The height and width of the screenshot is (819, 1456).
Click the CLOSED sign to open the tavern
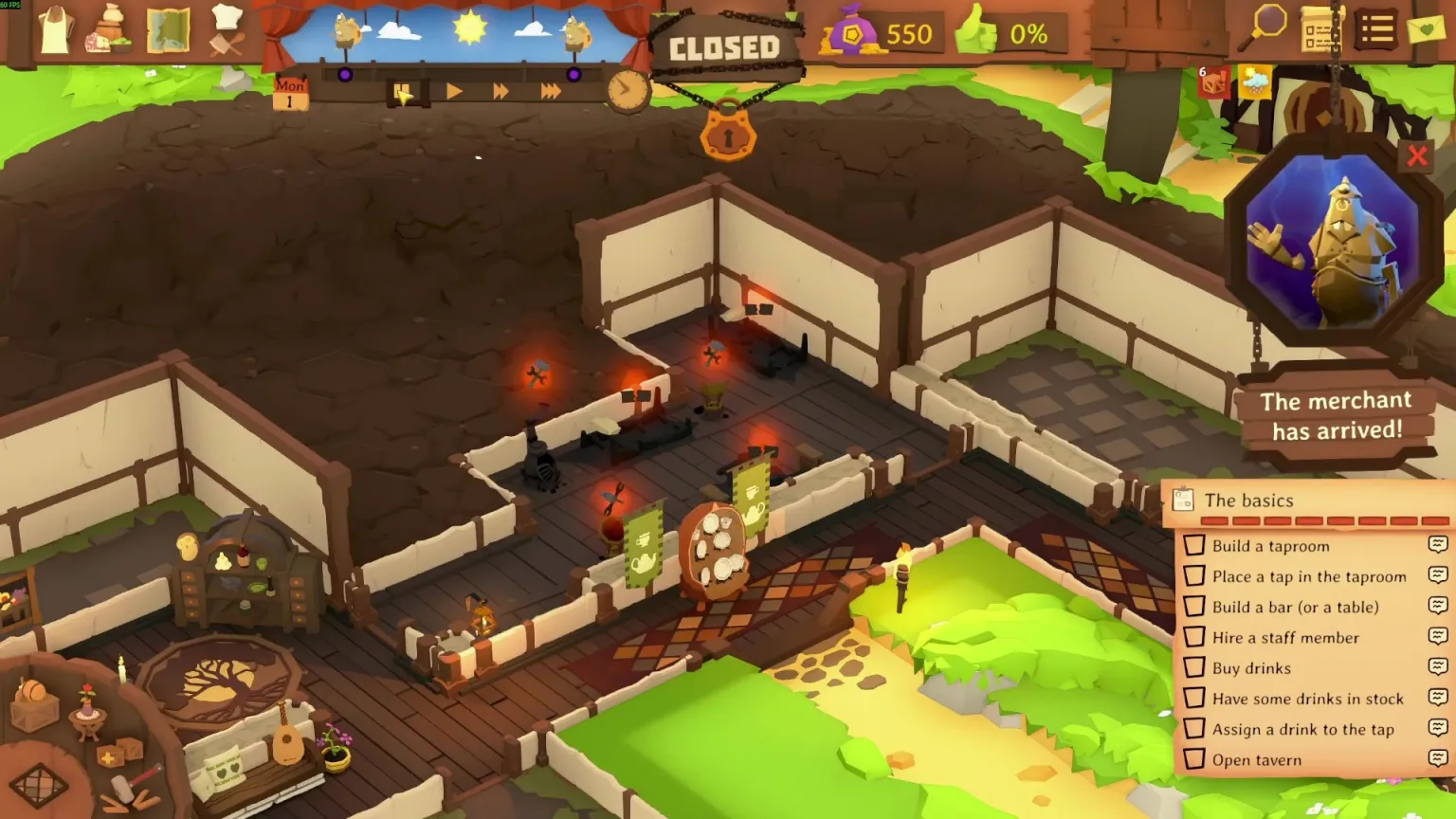[726, 47]
